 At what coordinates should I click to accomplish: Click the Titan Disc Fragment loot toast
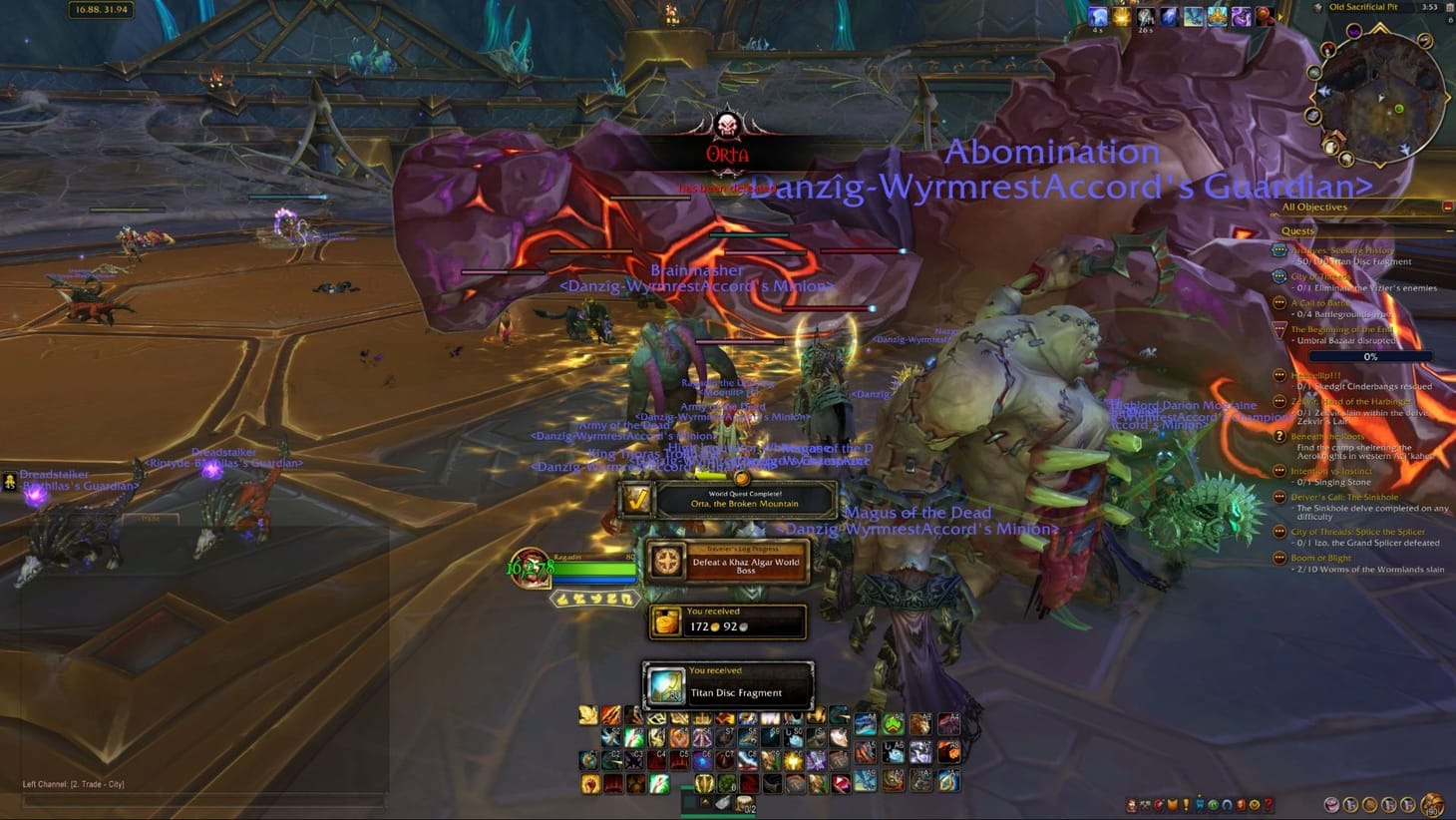click(728, 683)
